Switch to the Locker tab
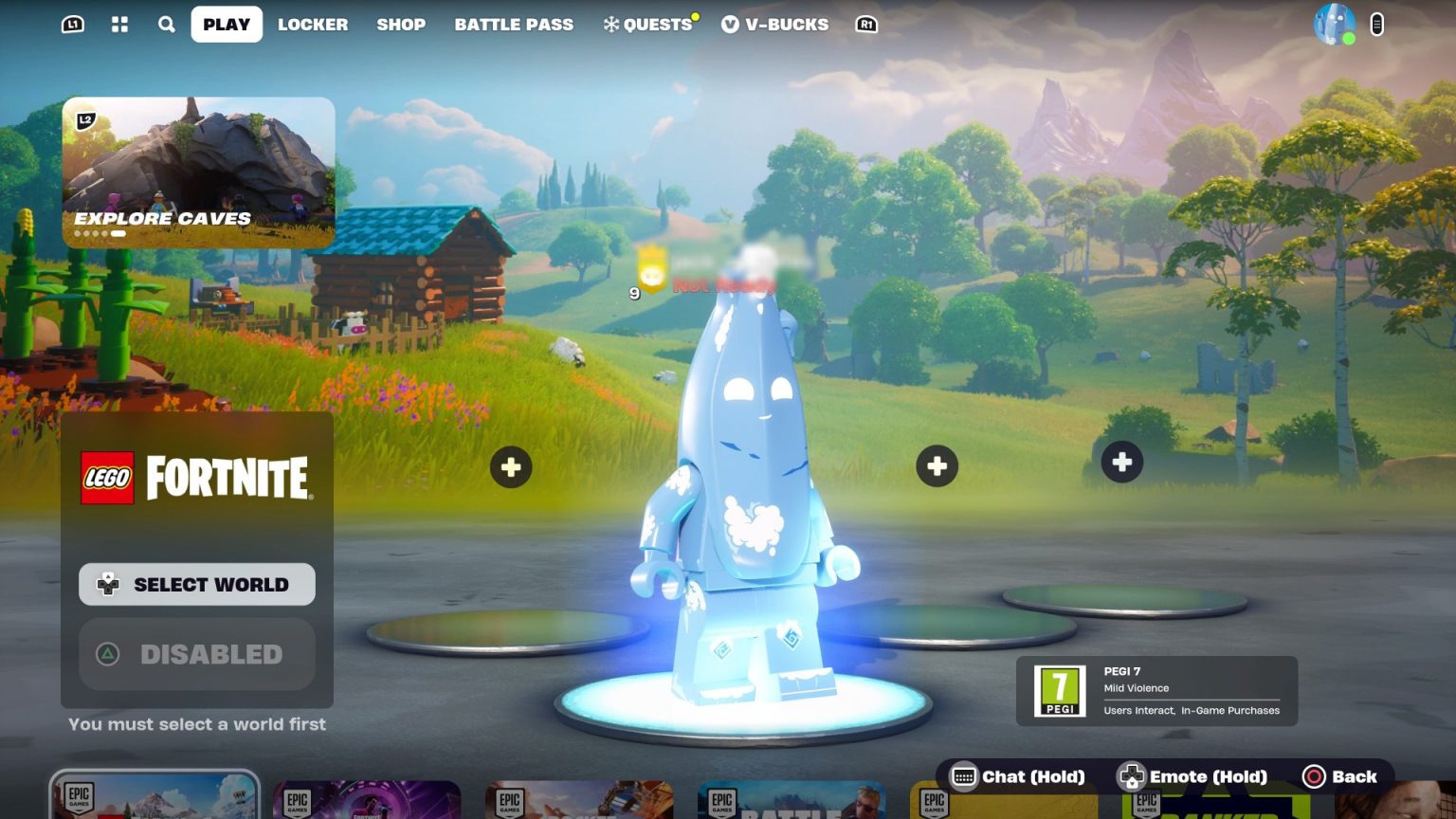The height and width of the screenshot is (819, 1456). coord(313,24)
